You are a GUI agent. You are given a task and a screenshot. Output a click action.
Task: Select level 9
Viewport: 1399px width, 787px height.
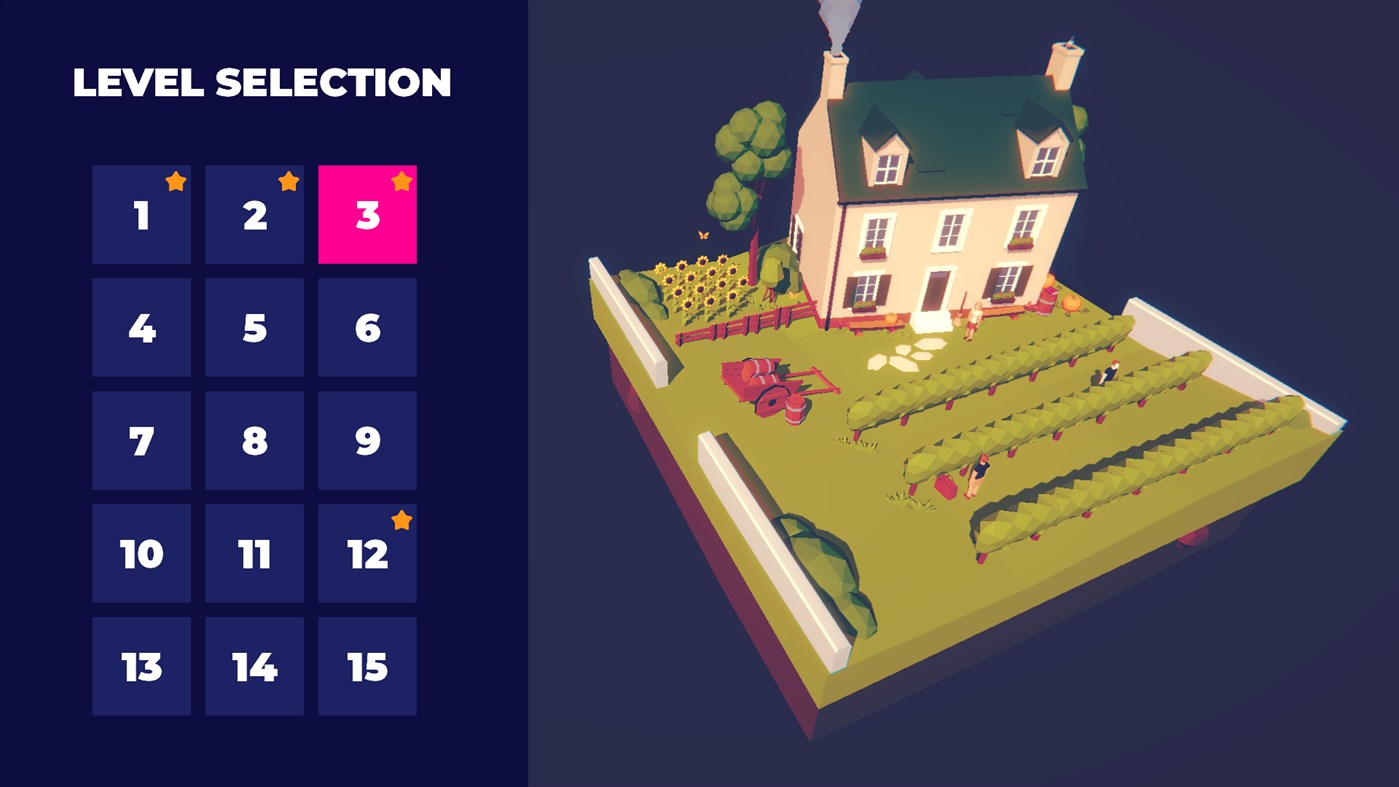pyautogui.click(x=367, y=439)
